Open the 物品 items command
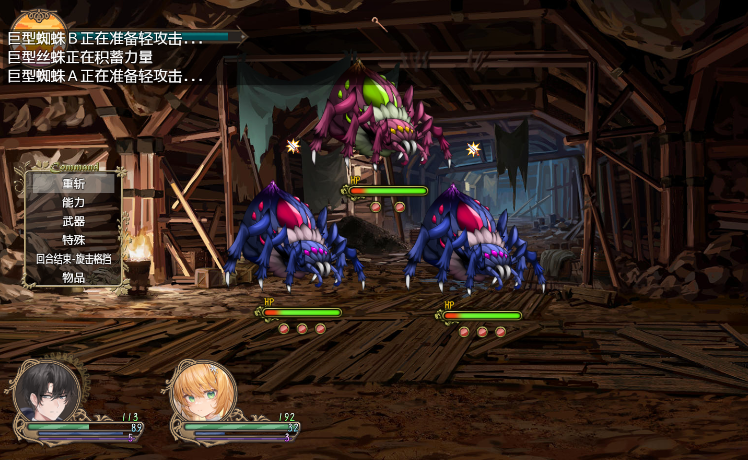 (x=74, y=277)
